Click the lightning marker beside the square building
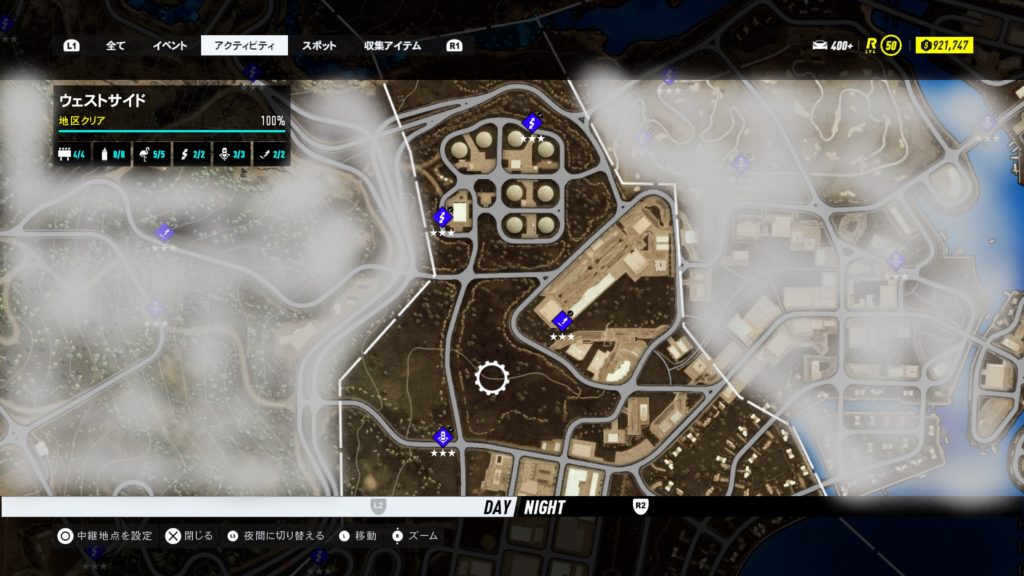 click(x=442, y=216)
